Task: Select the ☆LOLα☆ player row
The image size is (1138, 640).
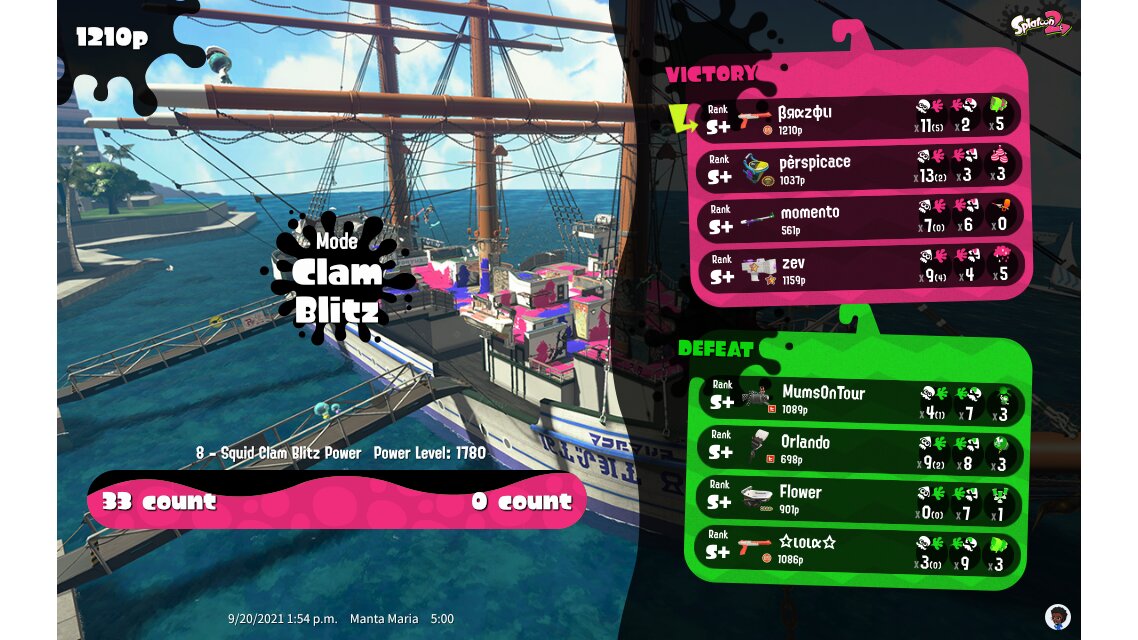Action: click(x=860, y=548)
